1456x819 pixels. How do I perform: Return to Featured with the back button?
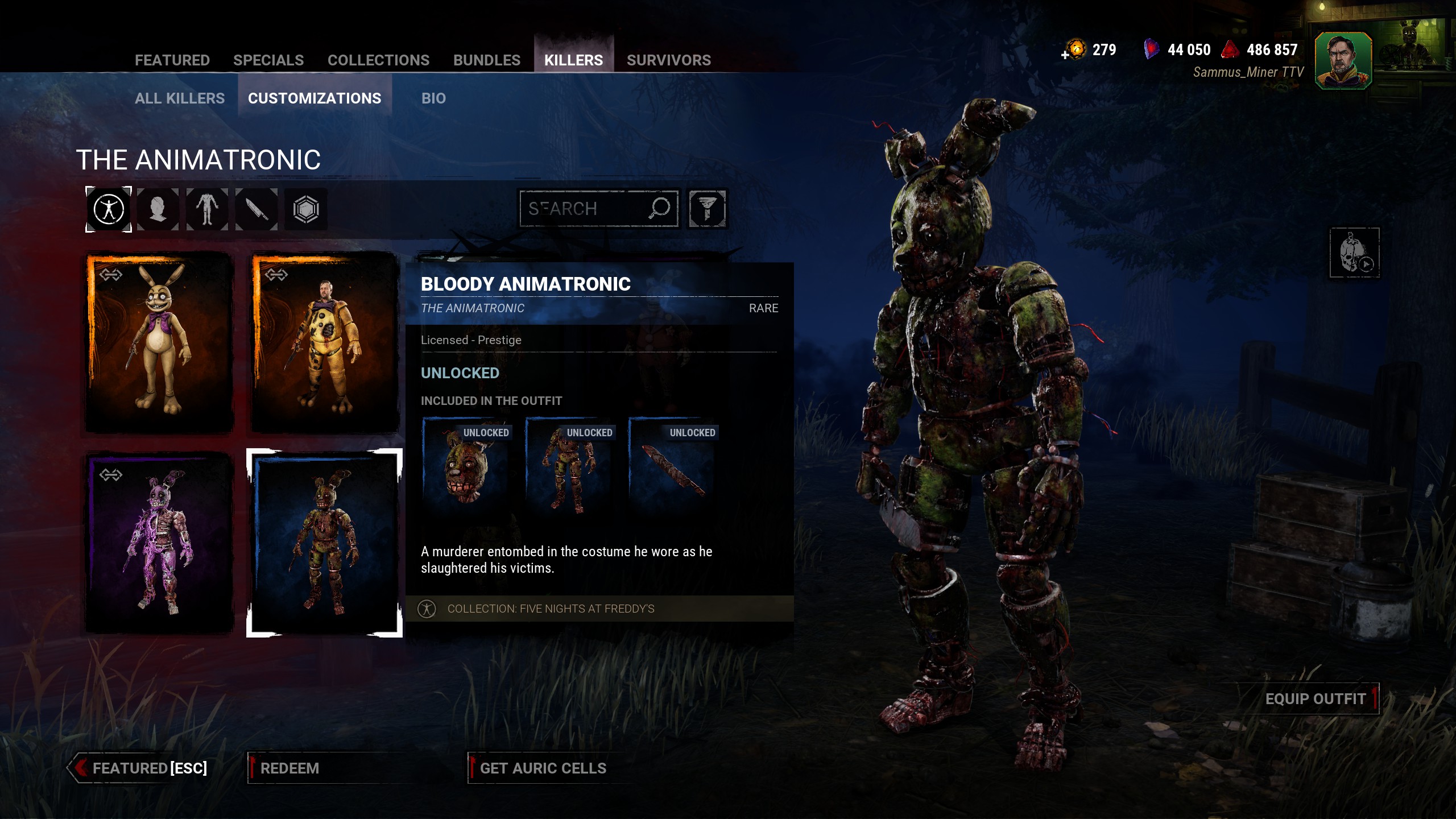(x=142, y=768)
